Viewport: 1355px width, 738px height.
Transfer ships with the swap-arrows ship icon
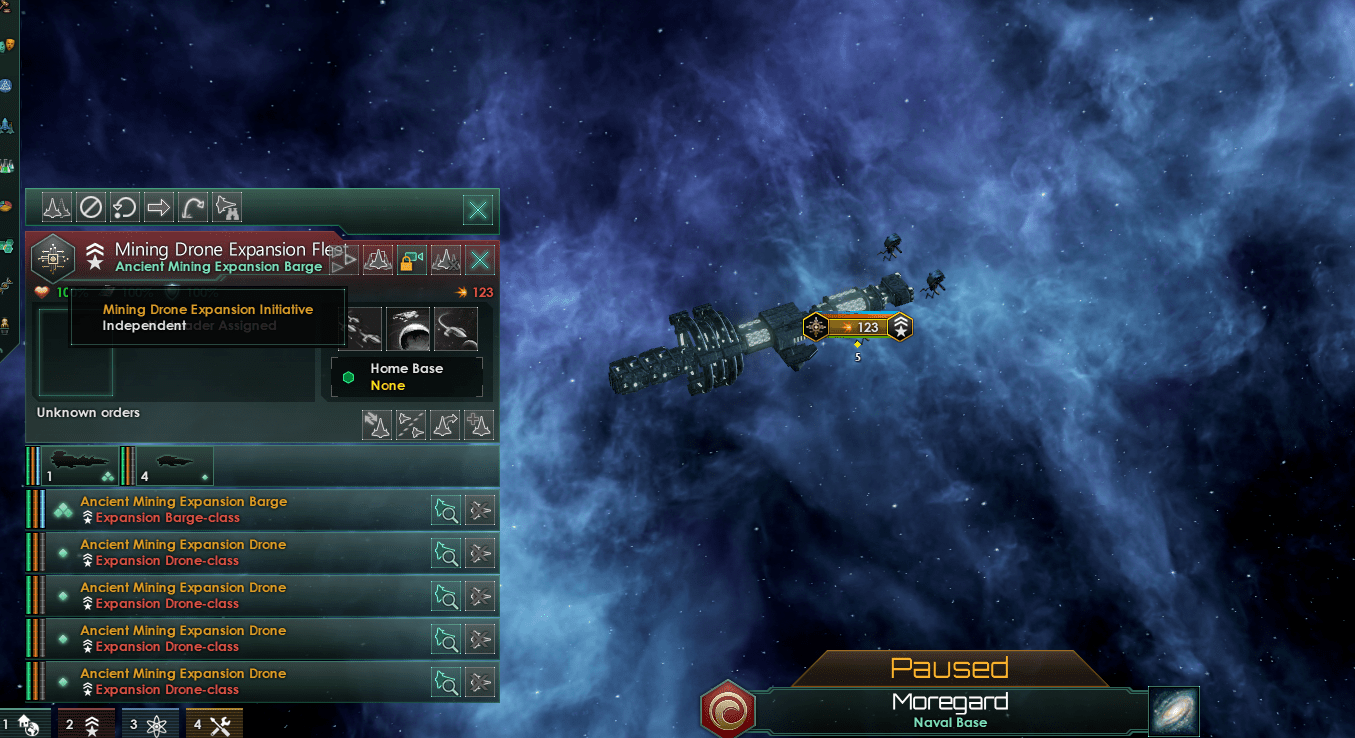(377, 424)
